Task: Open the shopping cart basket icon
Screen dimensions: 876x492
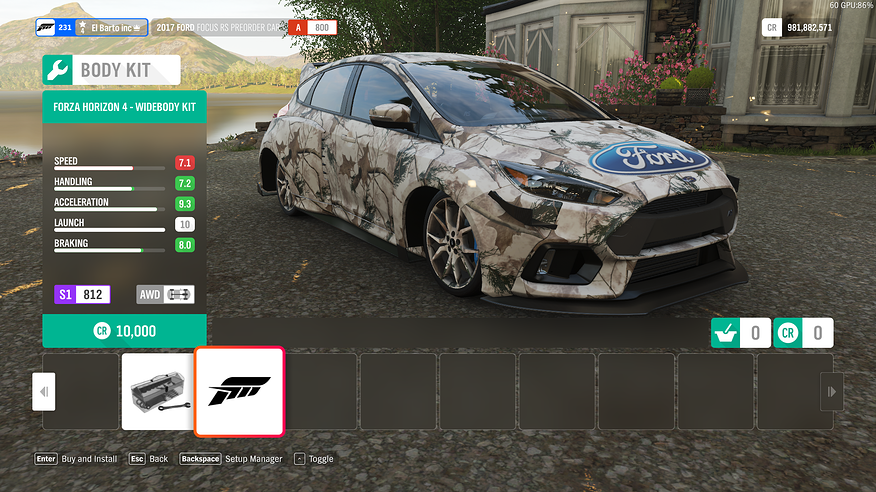Action: coord(726,333)
